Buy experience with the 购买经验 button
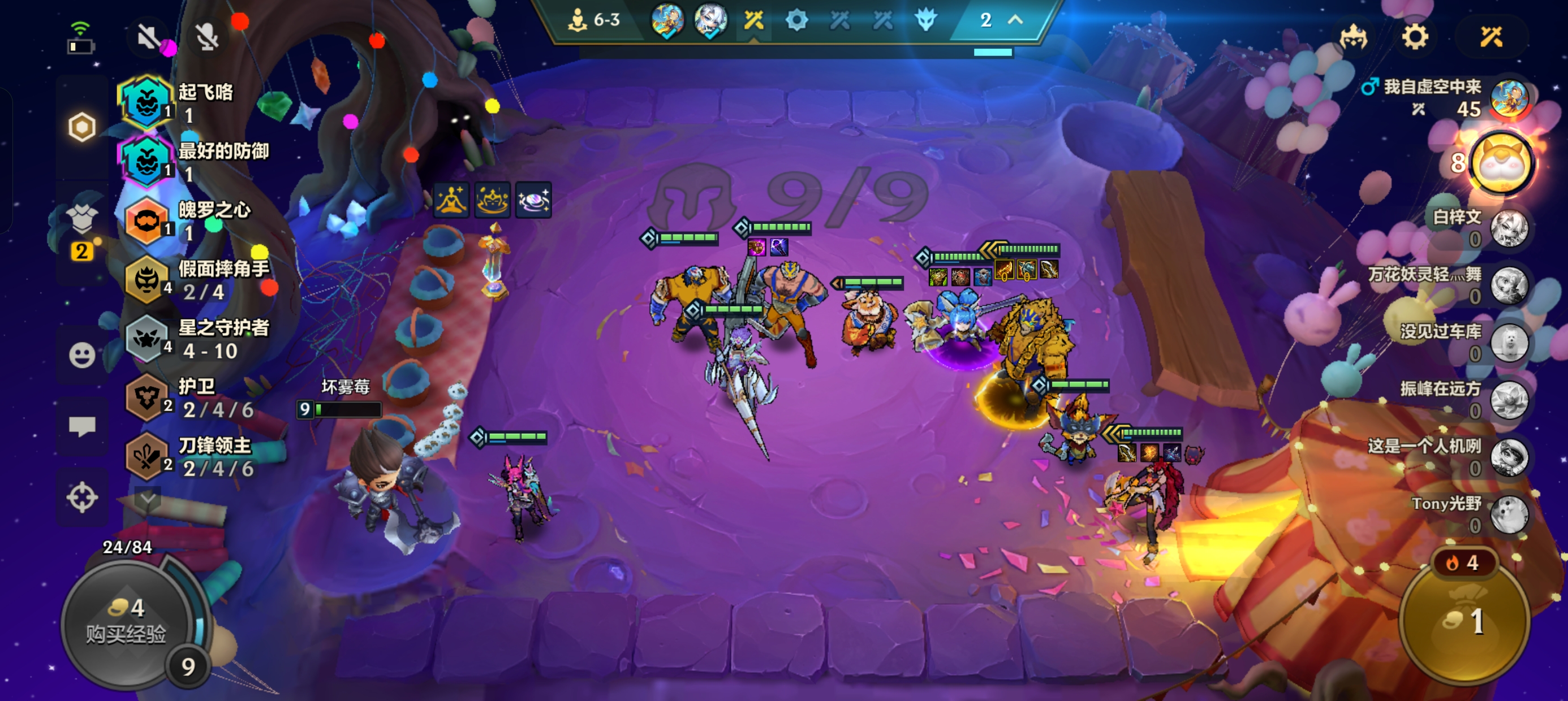1568x701 pixels. tap(127, 622)
